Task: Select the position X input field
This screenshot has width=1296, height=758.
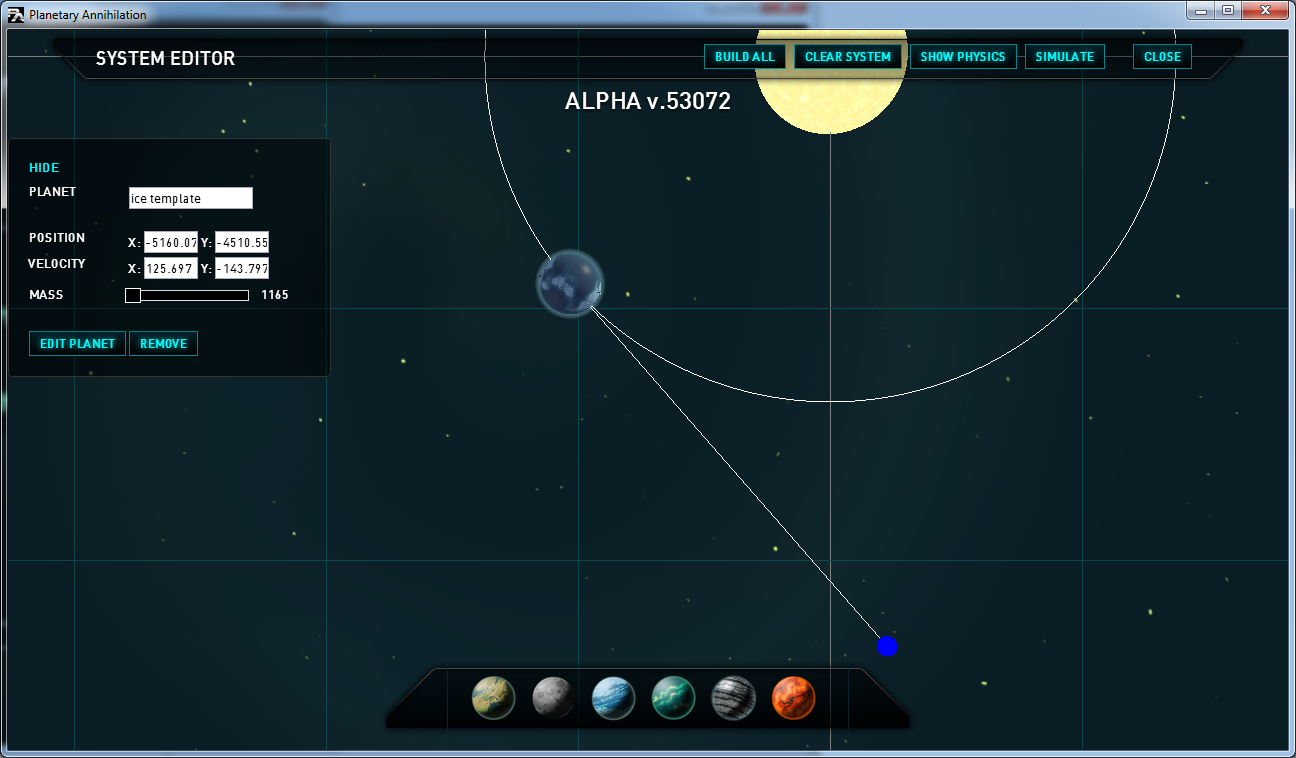Action: 171,242
